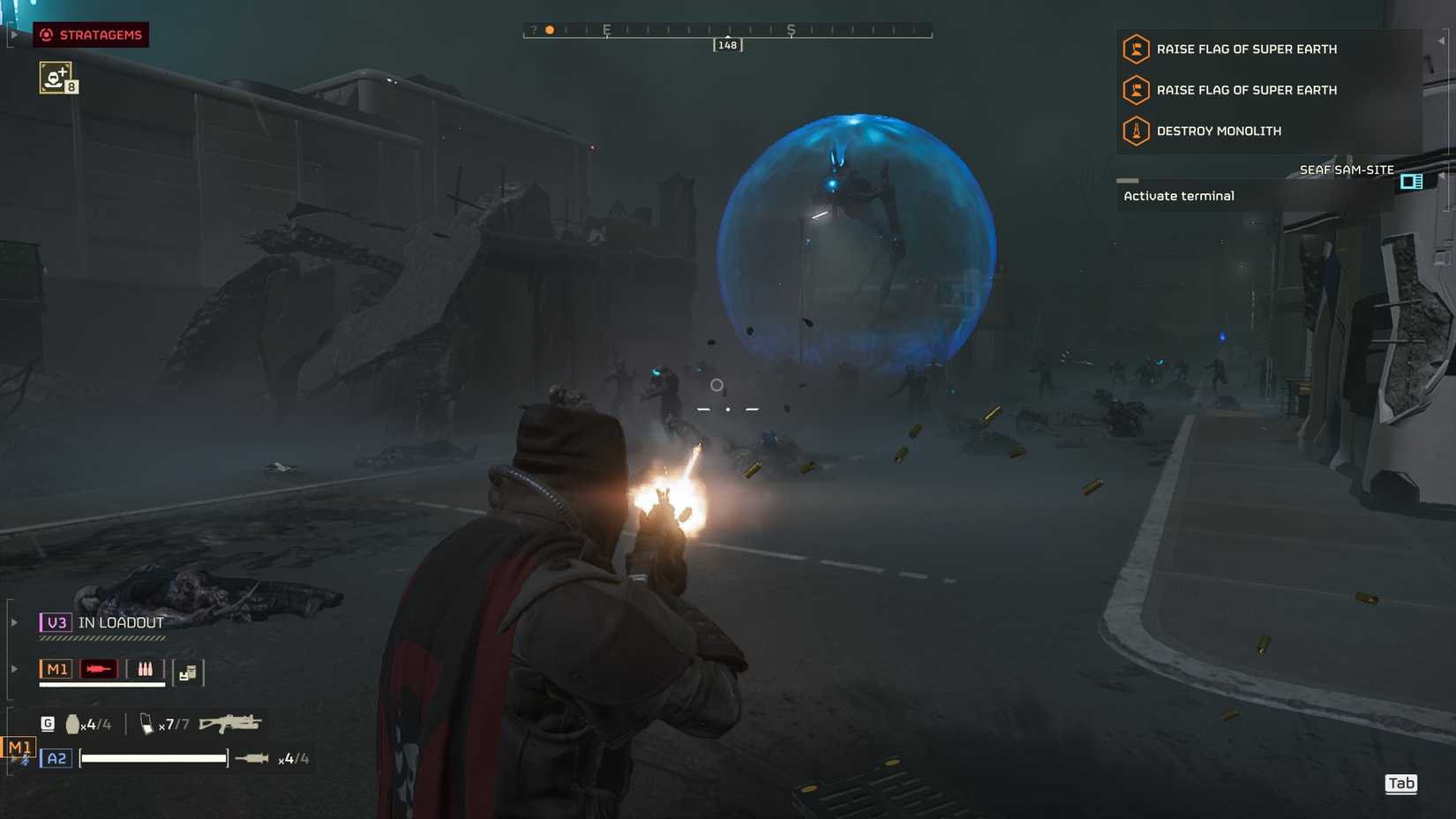Click the grenade icon next to the G keybind

pos(72,722)
